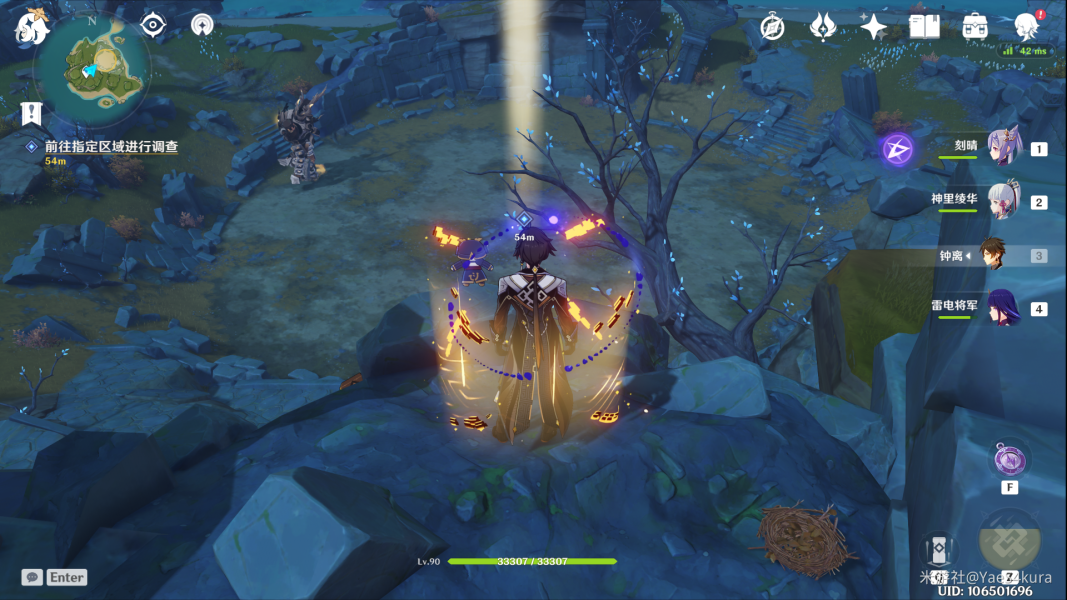Open the quest log banner icon
The width and height of the screenshot is (1067, 600).
point(32,114)
